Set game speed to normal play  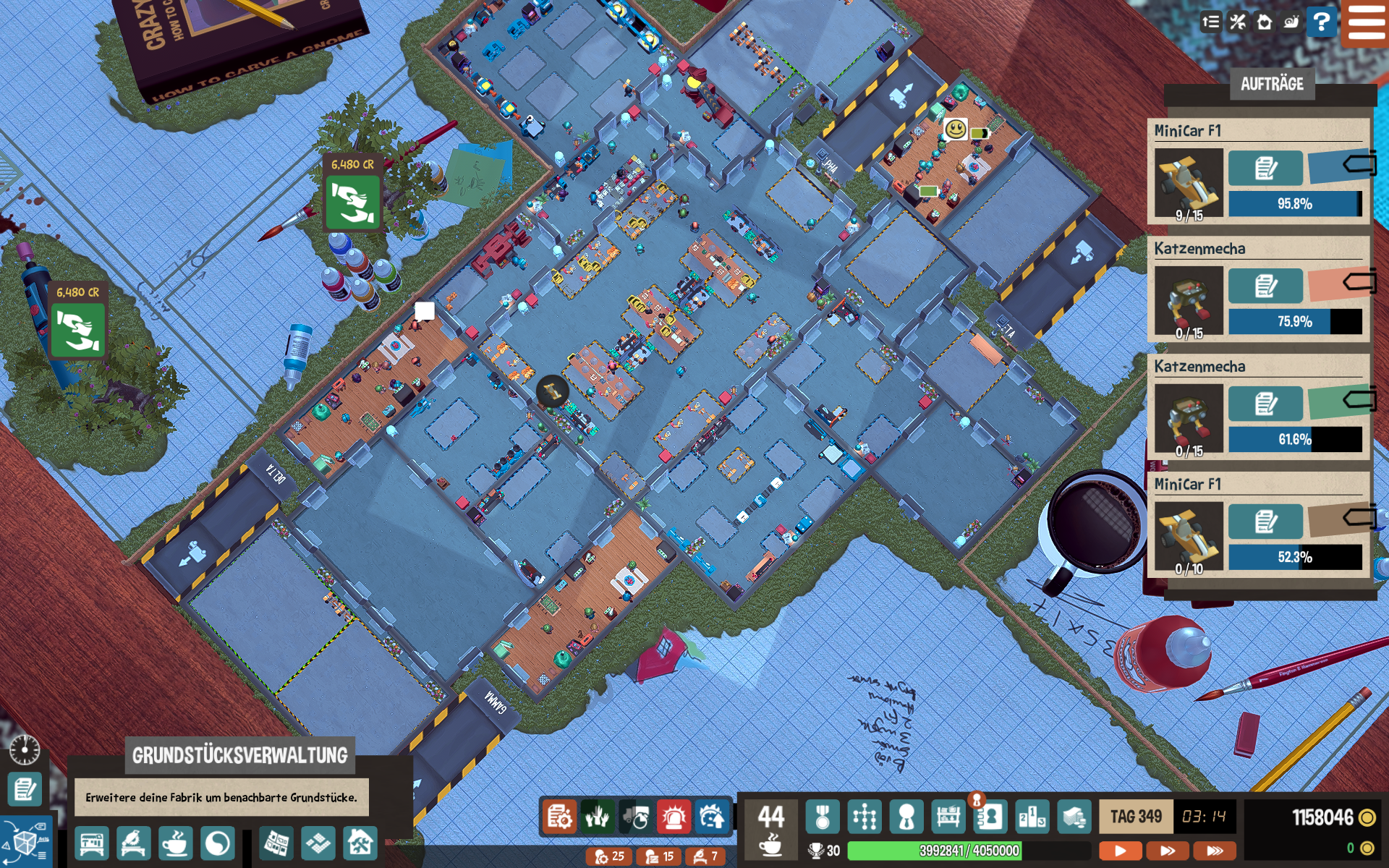(1120, 851)
